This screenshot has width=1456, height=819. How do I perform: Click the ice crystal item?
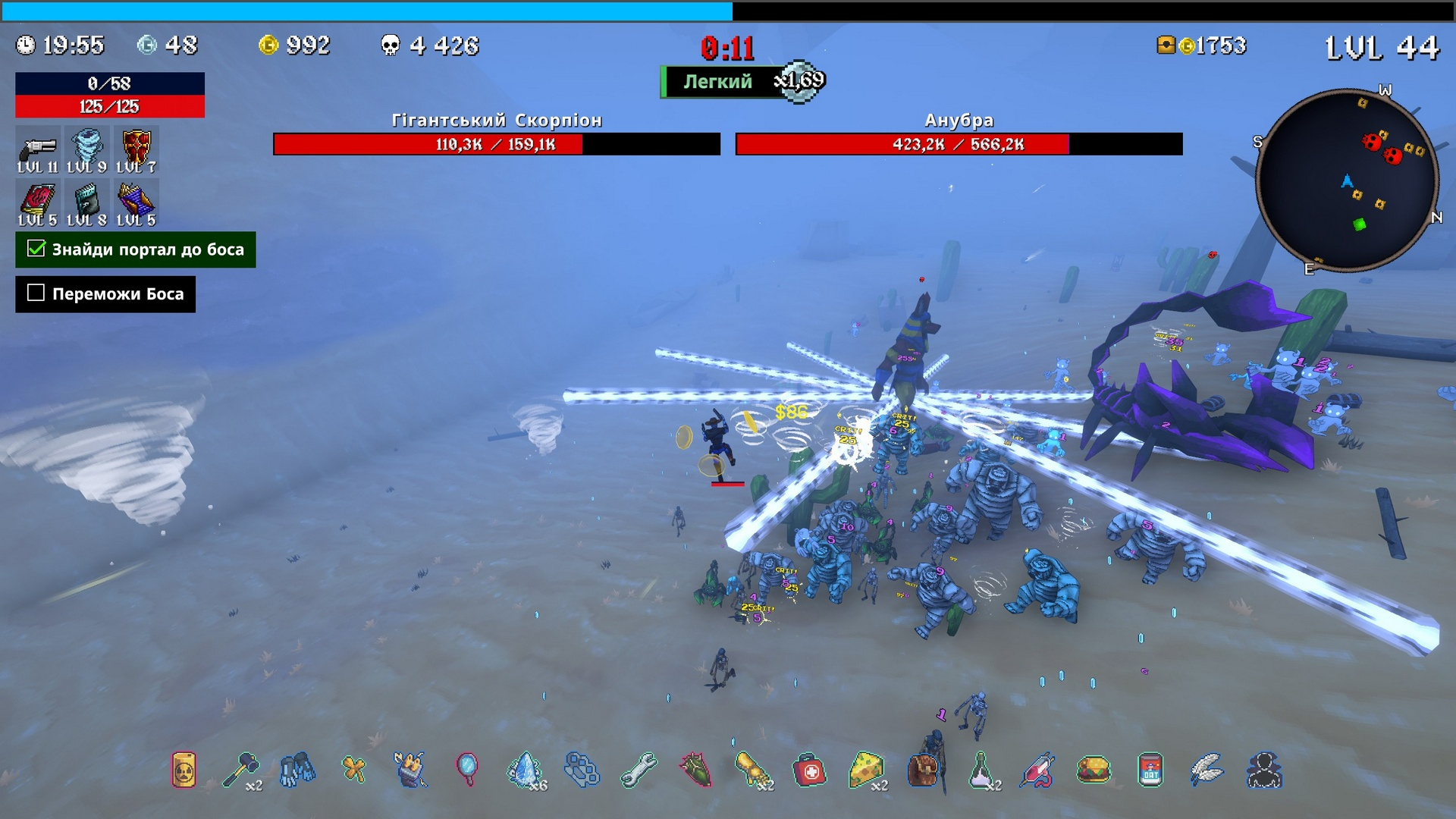tap(524, 770)
